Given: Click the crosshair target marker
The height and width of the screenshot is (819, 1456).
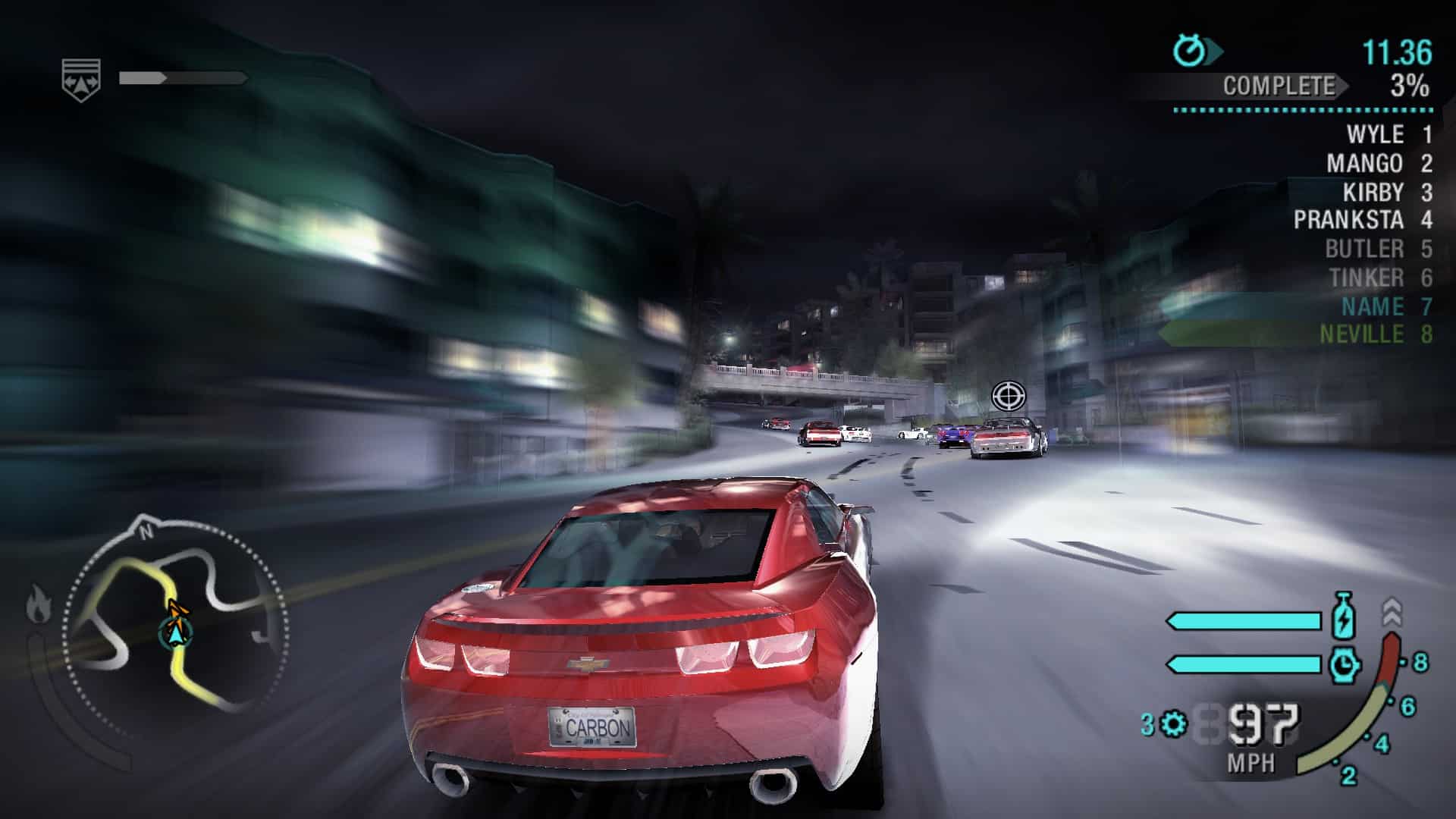Looking at the screenshot, I should click(x=1008, y=395).
